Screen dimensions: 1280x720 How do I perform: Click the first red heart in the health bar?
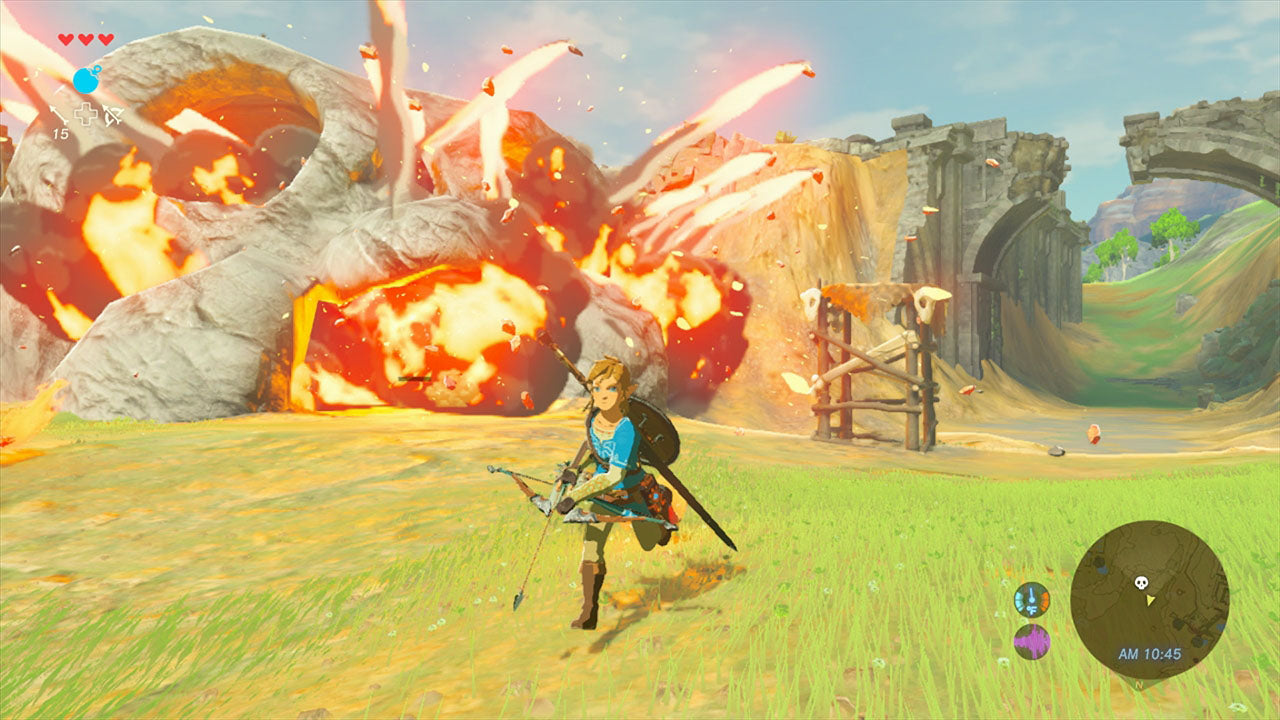coord(66,38)
